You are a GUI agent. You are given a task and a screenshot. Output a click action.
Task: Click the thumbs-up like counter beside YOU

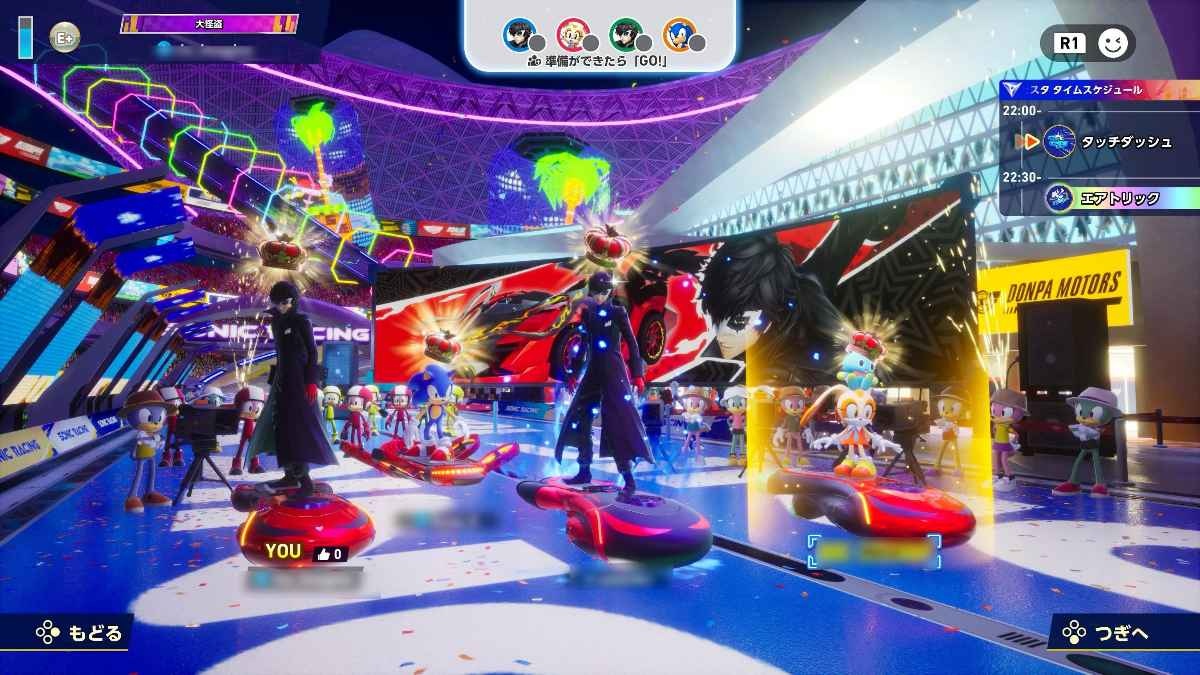(x=329, y=553)
